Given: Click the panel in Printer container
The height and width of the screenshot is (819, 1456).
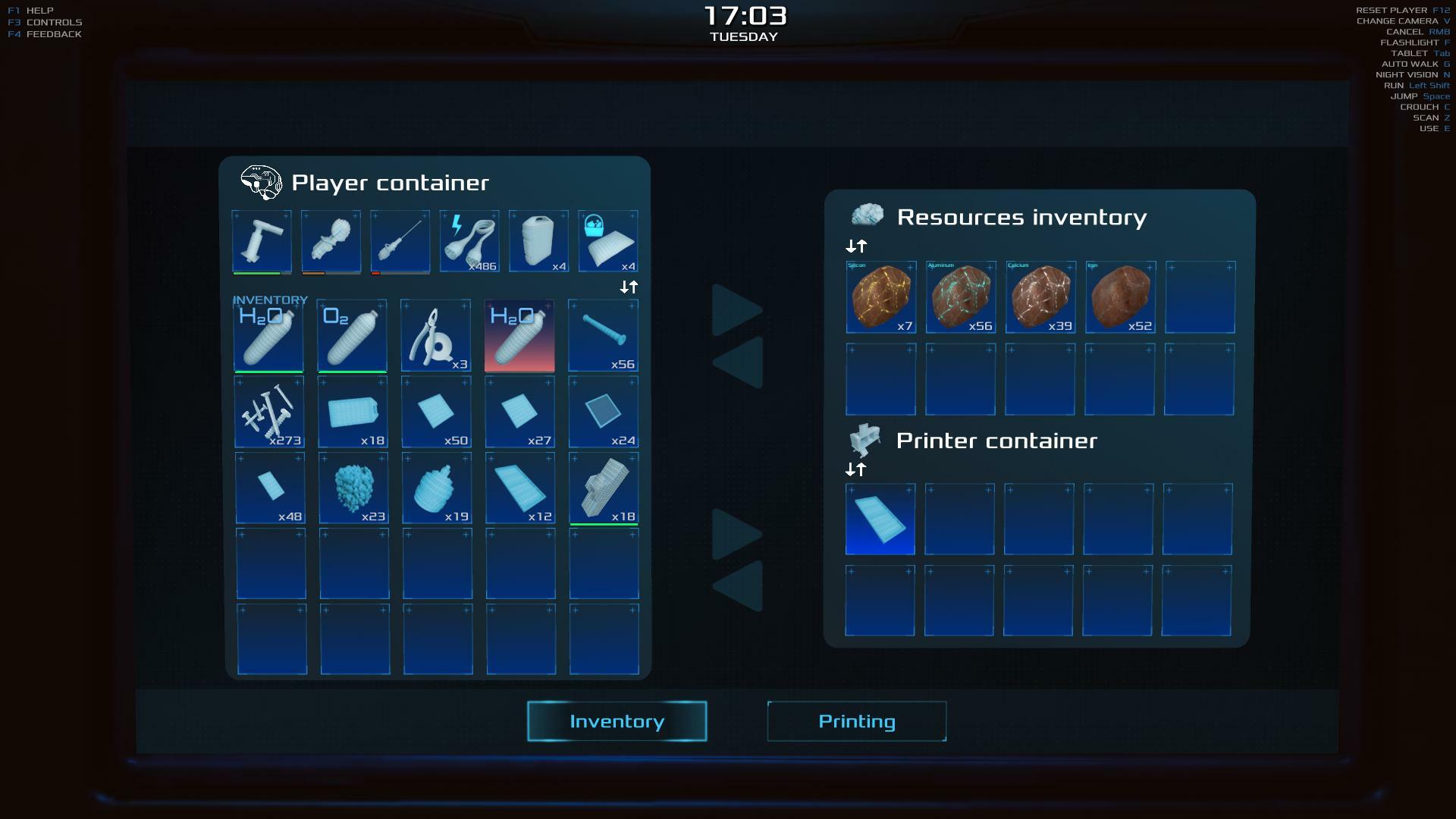Looking at the screenshot, I should click(x=880, y=519).
